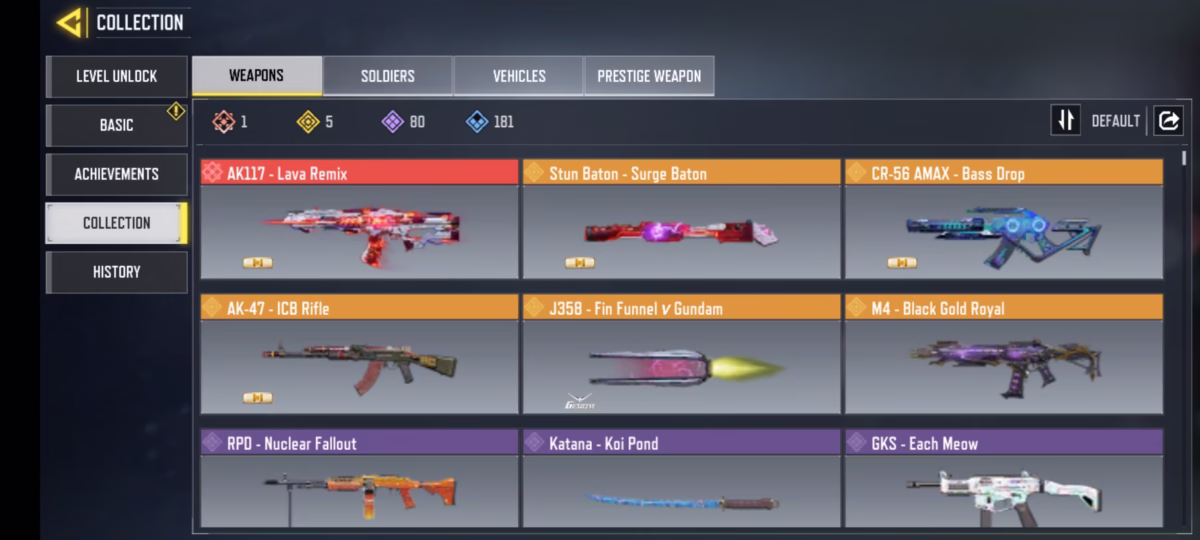Open the Level Unlock section
Image resolution: width=1200 pixels, height=540 pixels.
tap(116, 76)
